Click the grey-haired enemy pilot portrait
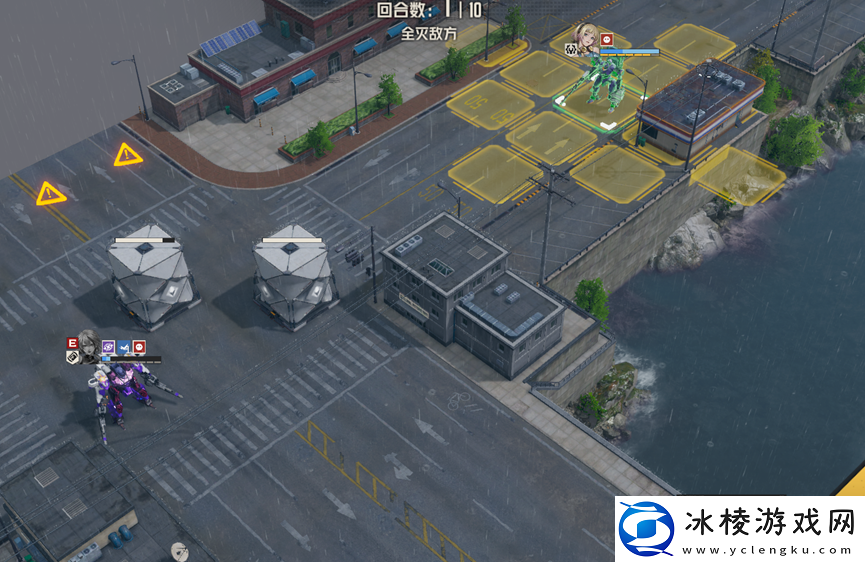Screen dimensions: 865x562 coord(87,348)
